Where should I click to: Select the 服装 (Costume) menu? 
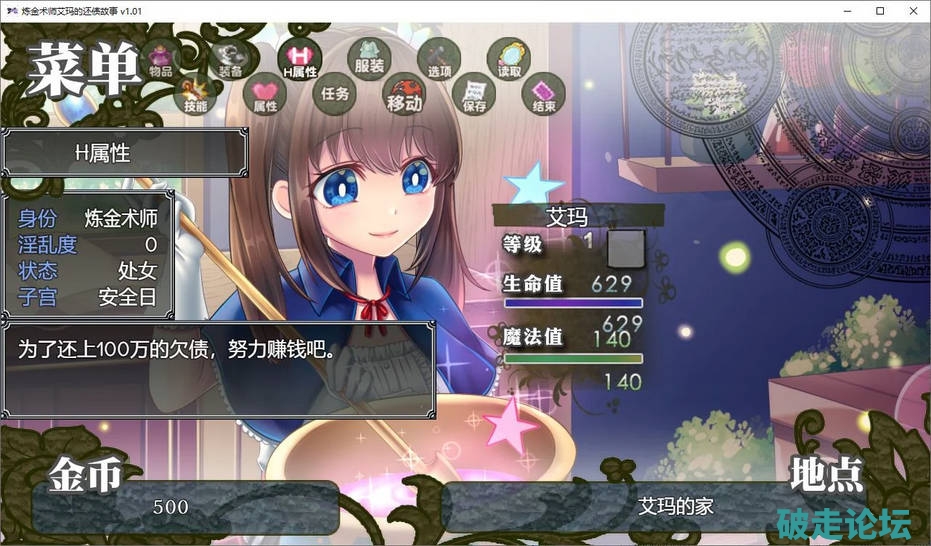pos(369,60)
